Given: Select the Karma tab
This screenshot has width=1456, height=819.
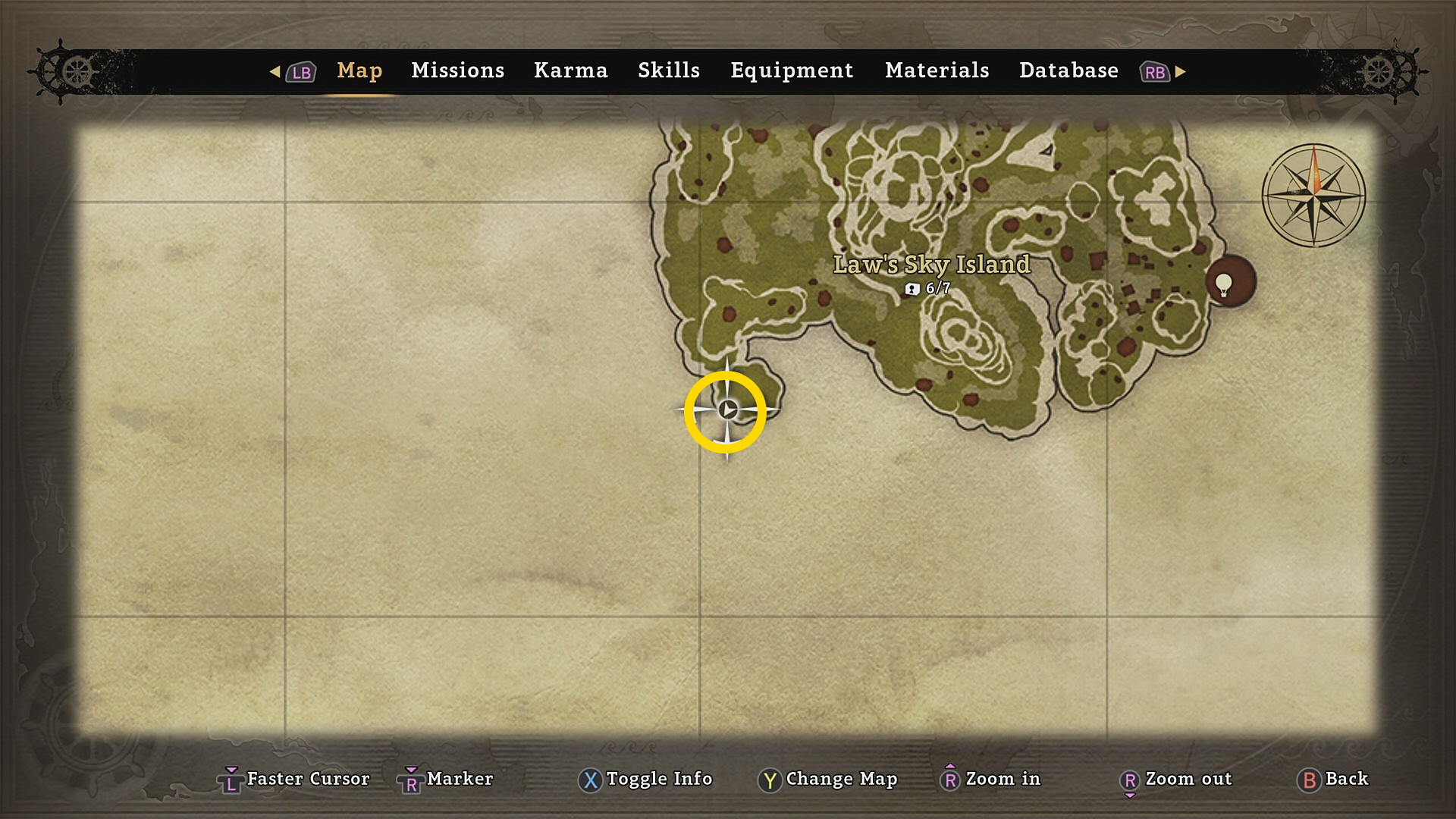Looking at the screenshot, I should pyautogui.click(x=570, y=71).
